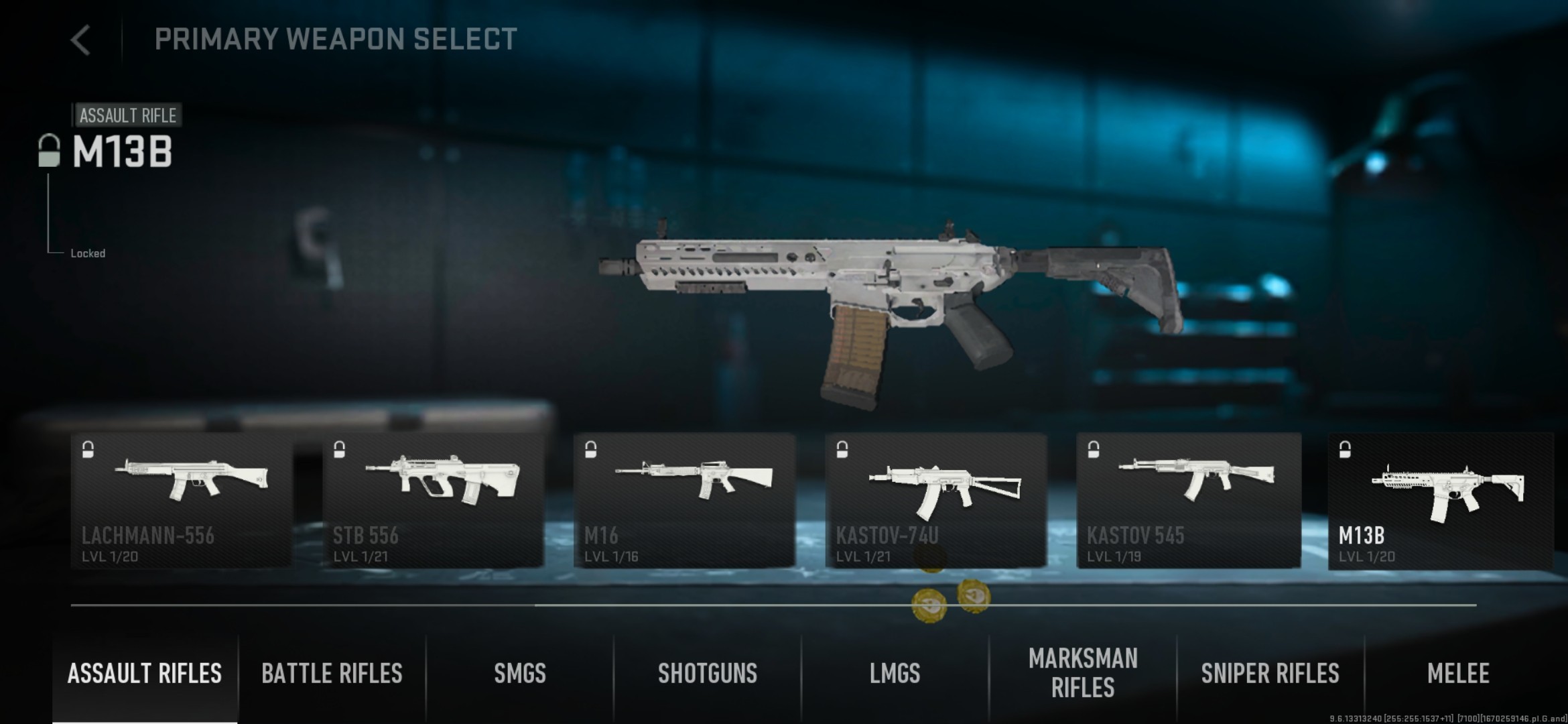Select the Kastov-74U tile
1568x724 pixels.
tap(935, 501)
